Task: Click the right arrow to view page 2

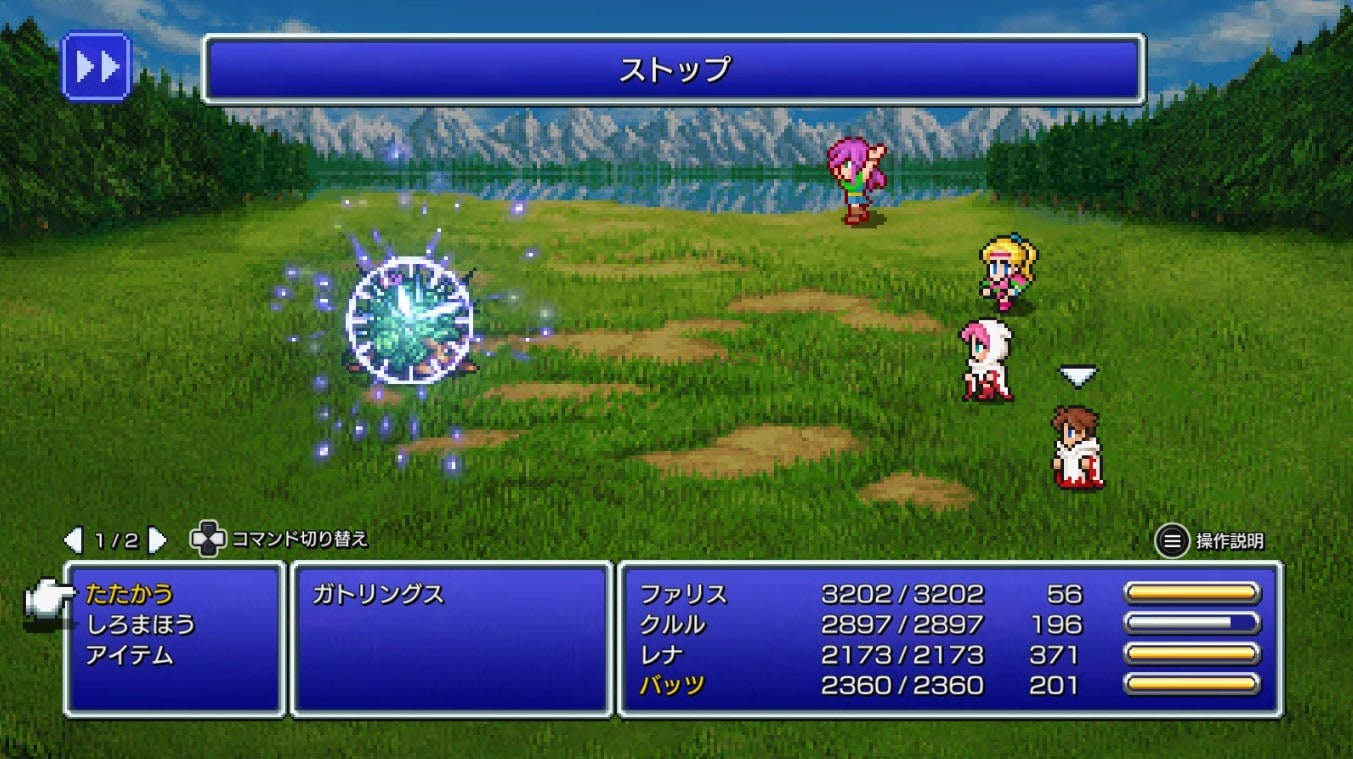Action: coord(153,538)
